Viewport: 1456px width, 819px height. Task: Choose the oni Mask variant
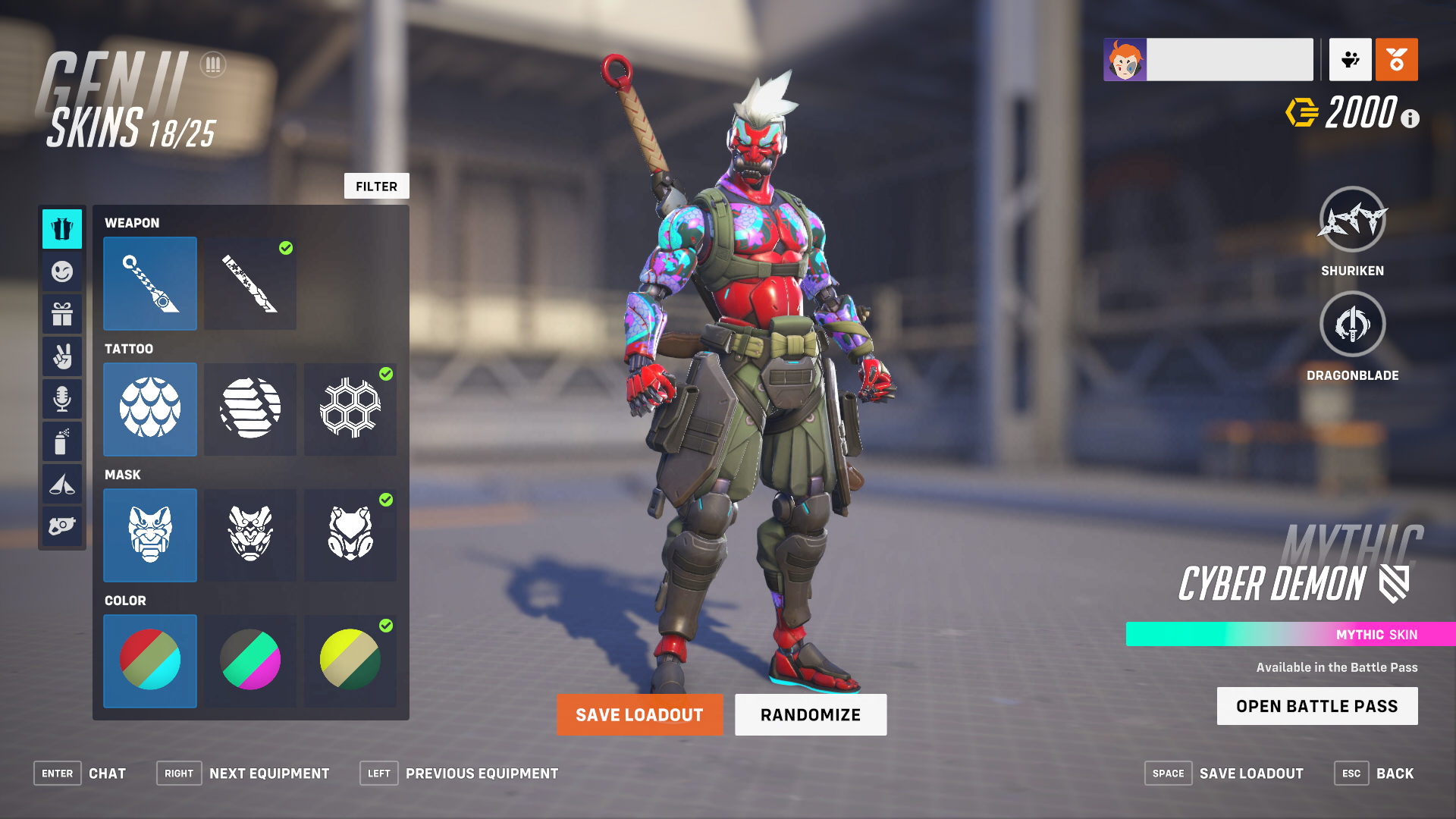[x=149, y=535]
